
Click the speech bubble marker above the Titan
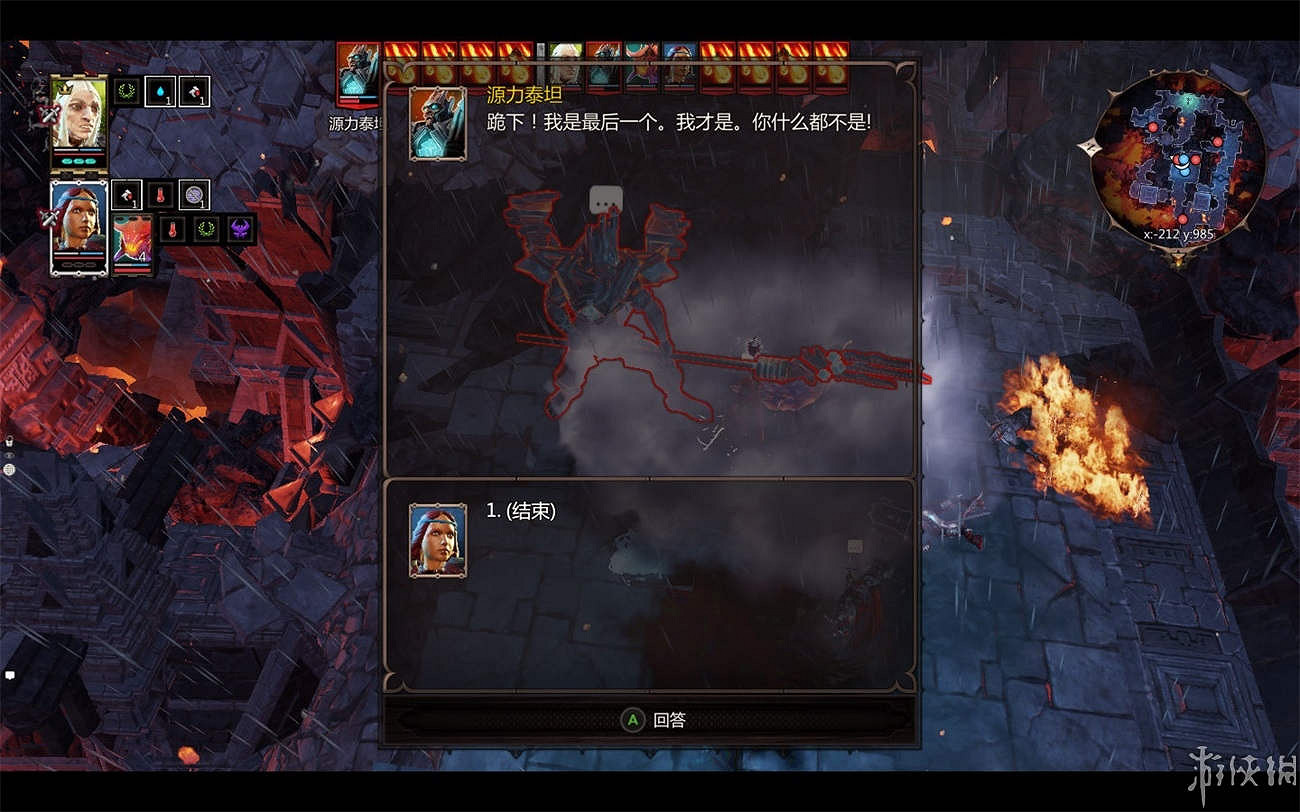tap(604, 198)
